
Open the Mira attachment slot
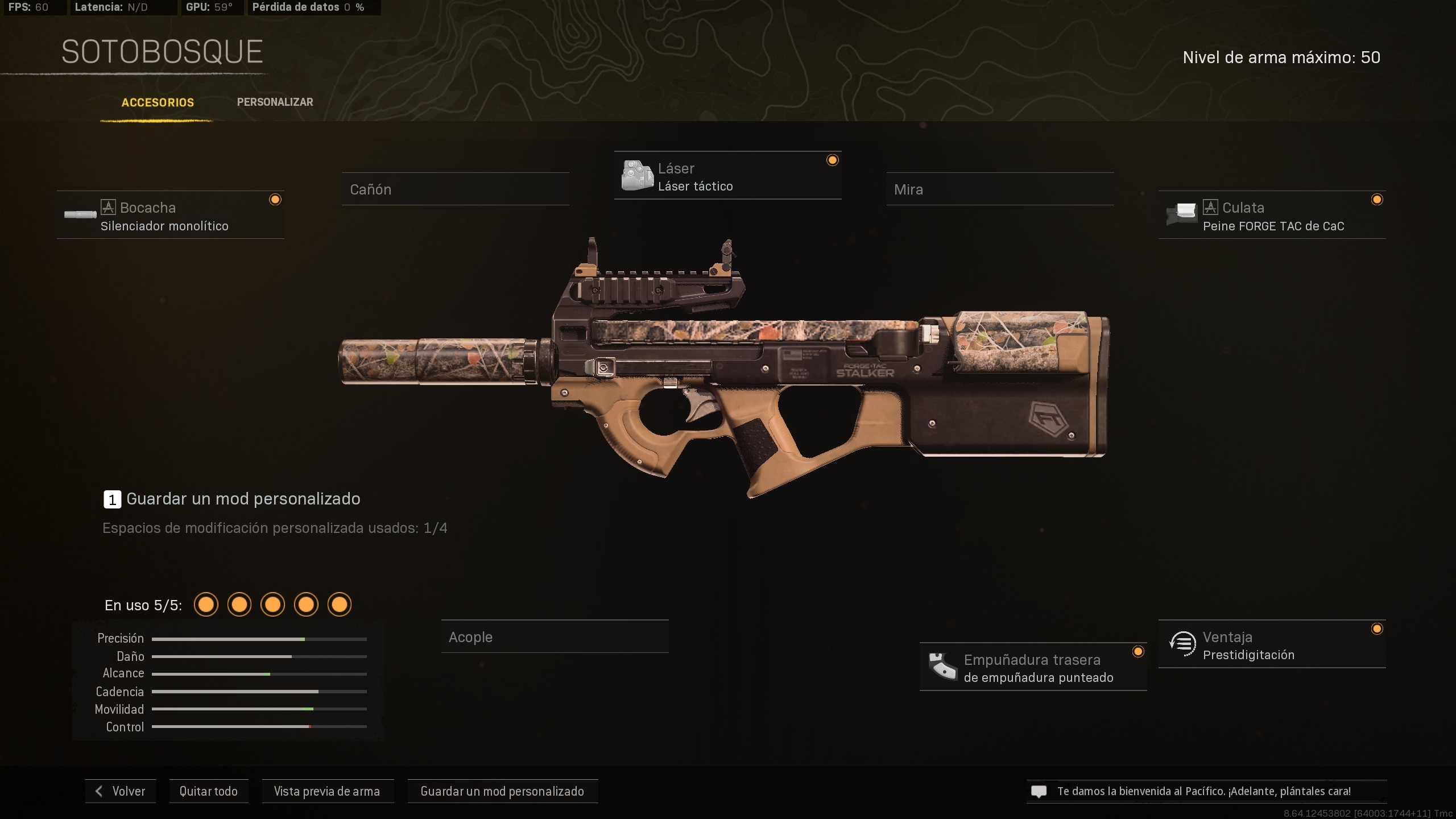pos(1000,189)
